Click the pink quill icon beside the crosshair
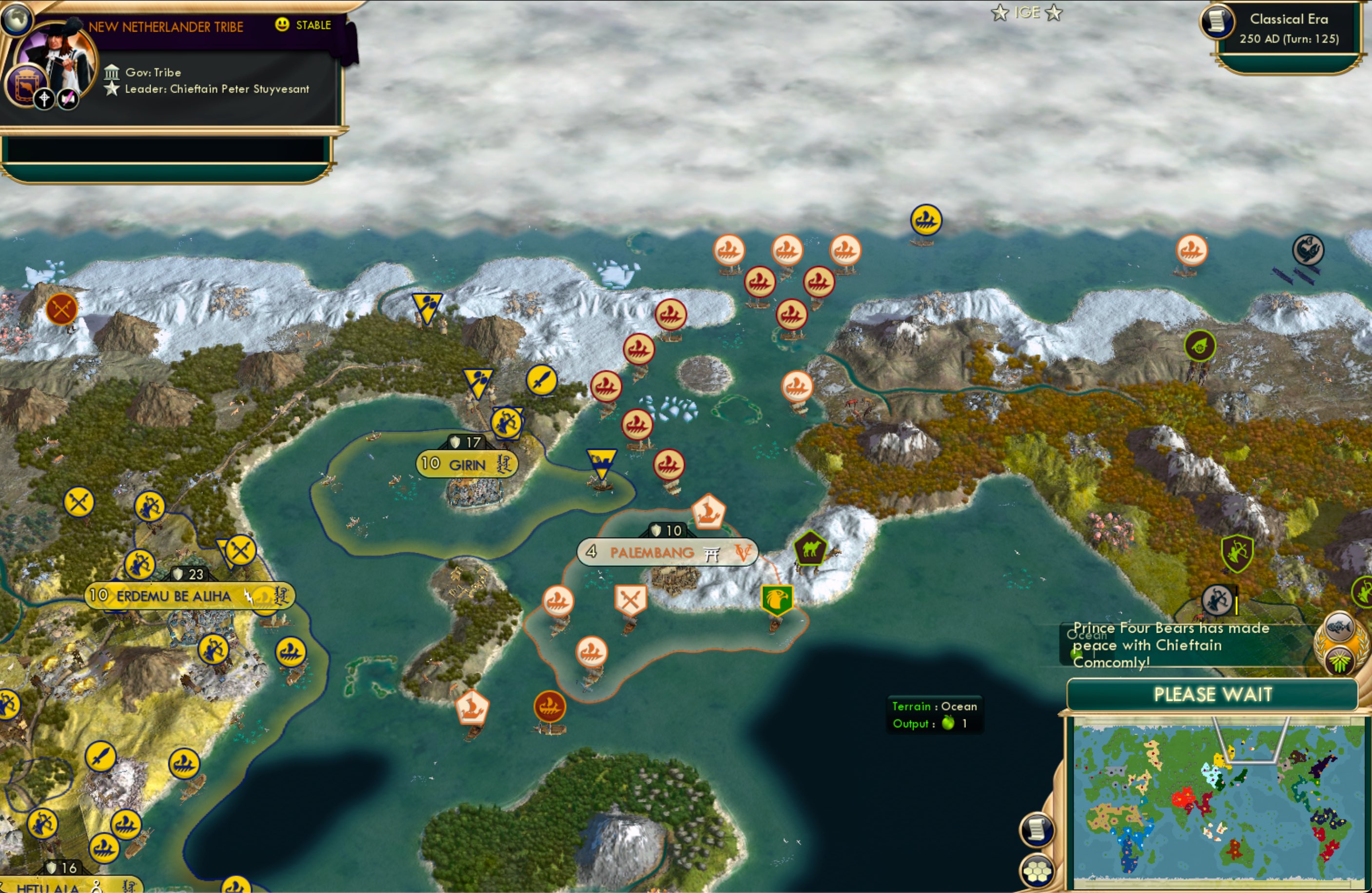Image resolution: width=1372 pixels, height=893 pixels. (68, 99)
